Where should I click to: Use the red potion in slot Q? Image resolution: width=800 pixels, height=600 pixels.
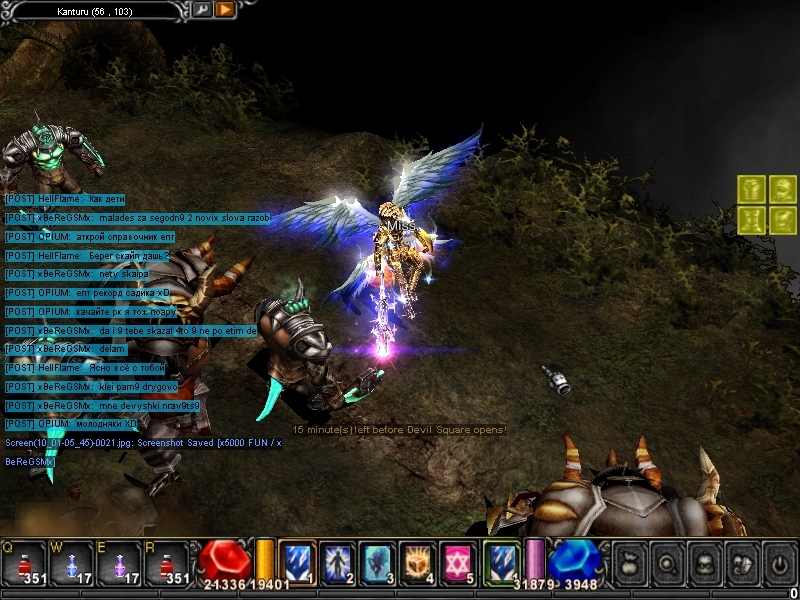[24, 563]
